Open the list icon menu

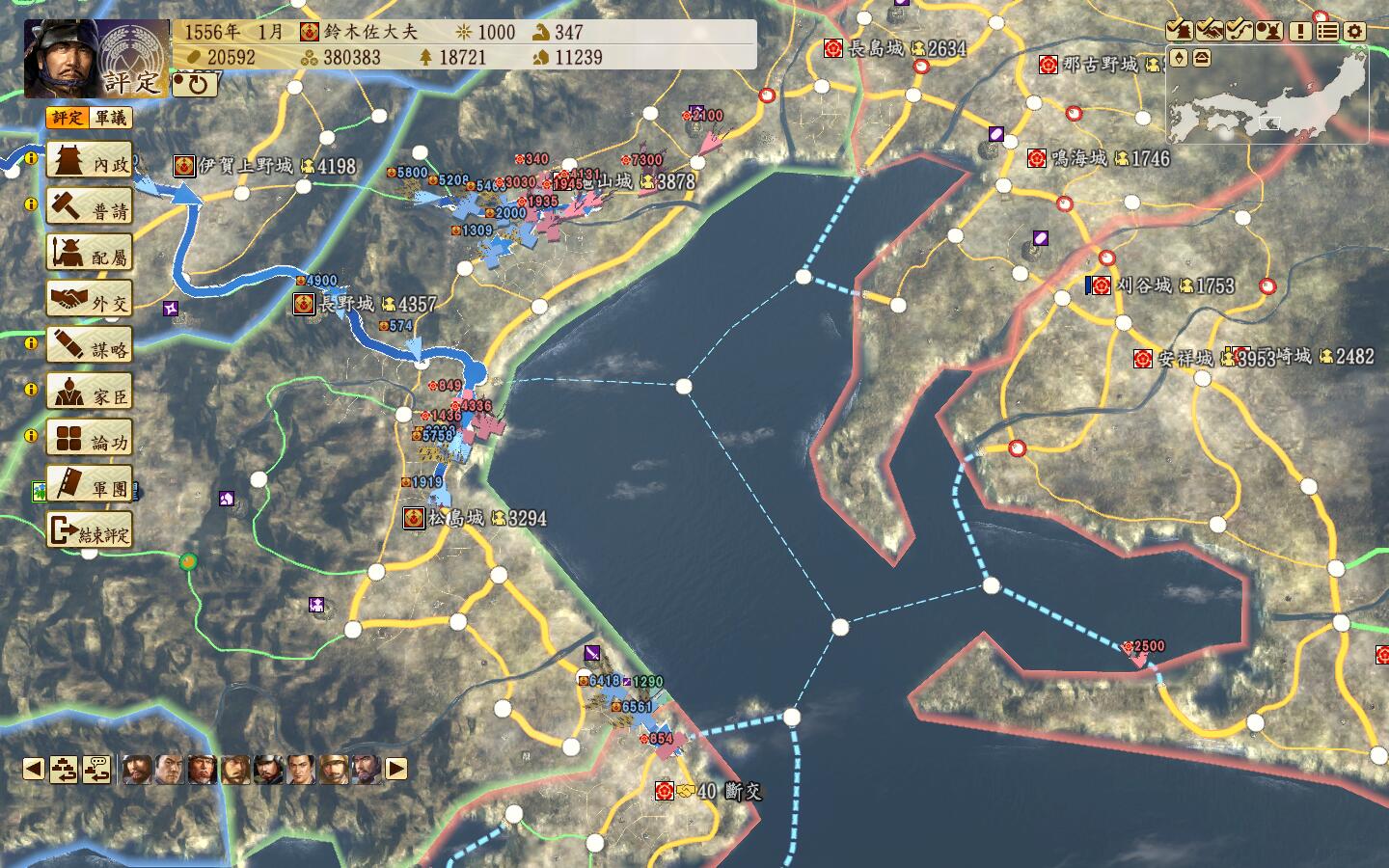pyautogui.click(x=1327, y=31)
